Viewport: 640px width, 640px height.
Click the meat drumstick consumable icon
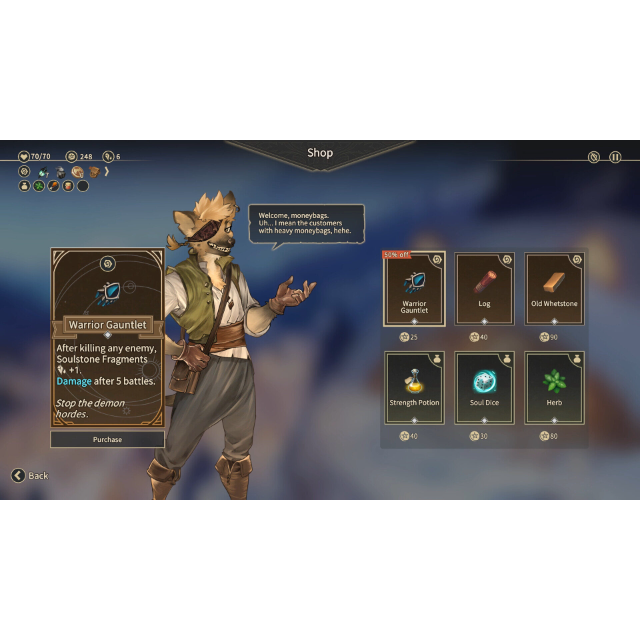click(54, 185)
